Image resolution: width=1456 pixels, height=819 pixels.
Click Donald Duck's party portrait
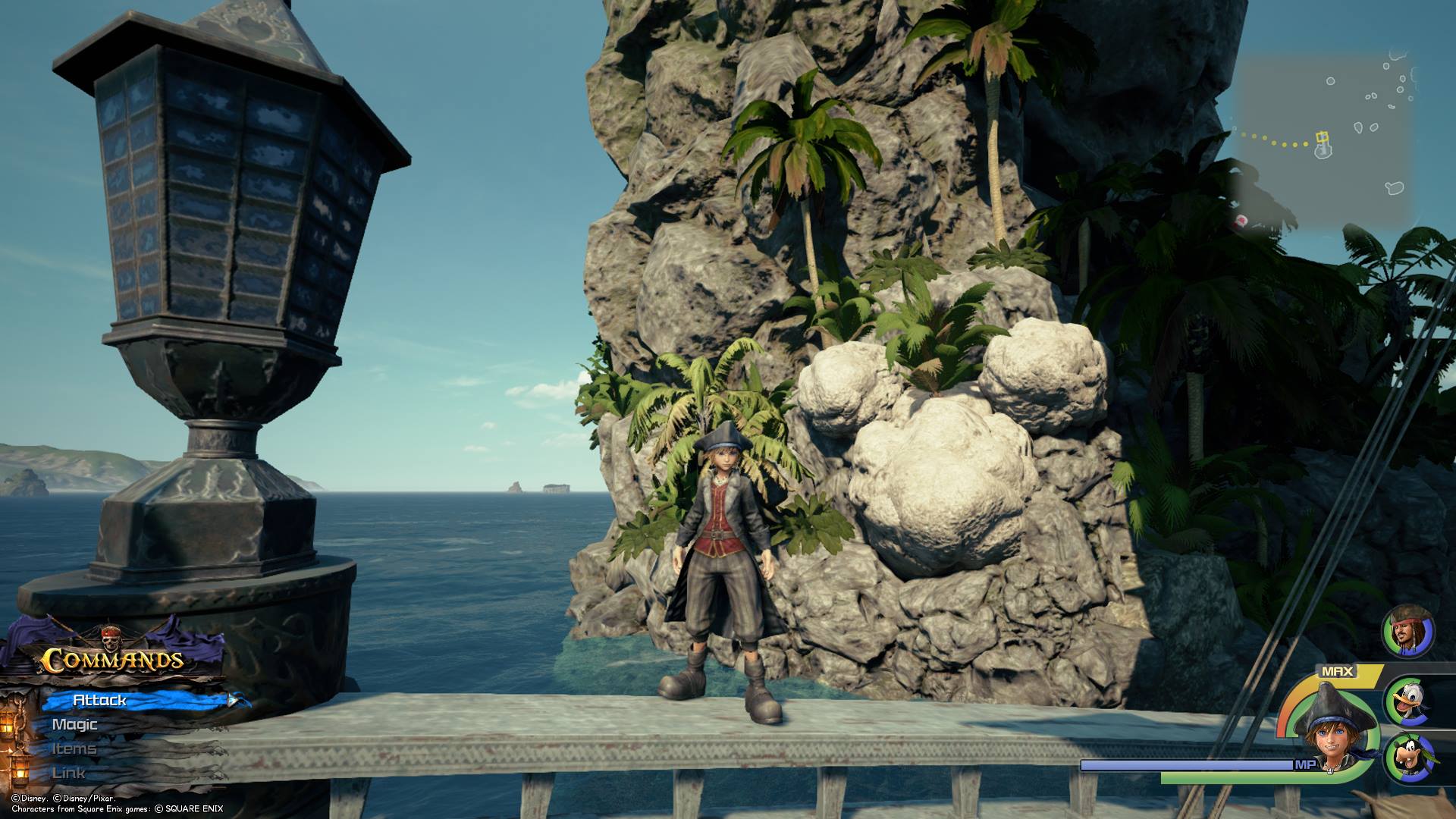[1409, 701]
